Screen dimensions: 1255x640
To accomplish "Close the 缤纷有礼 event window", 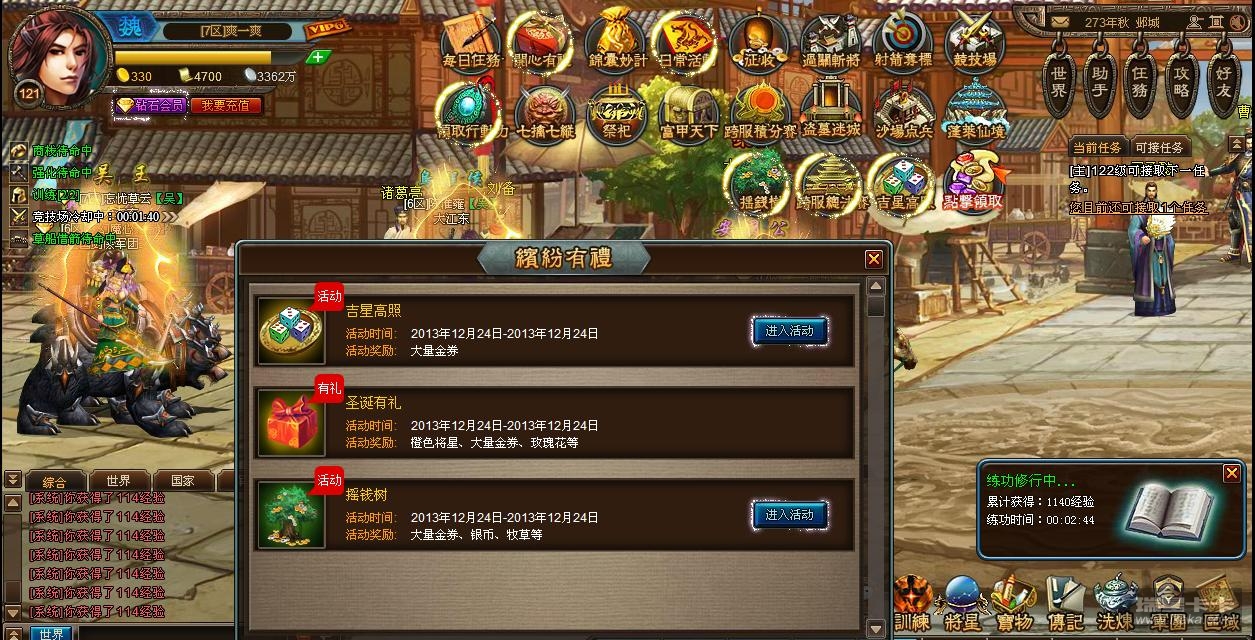I will click(874, 260).
